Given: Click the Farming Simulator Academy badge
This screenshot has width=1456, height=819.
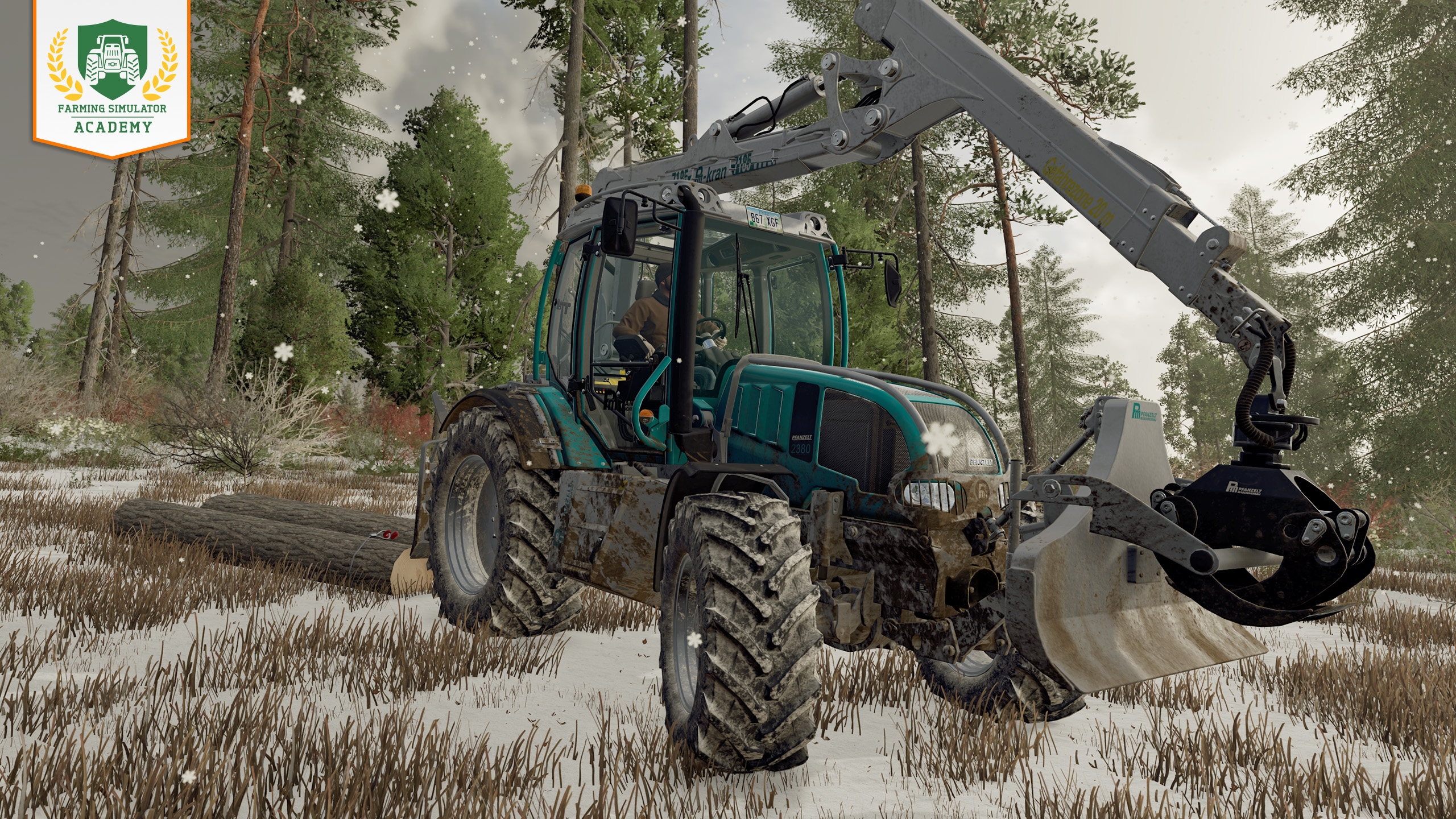Looking at the screenshot, I should tap(111, 76).
